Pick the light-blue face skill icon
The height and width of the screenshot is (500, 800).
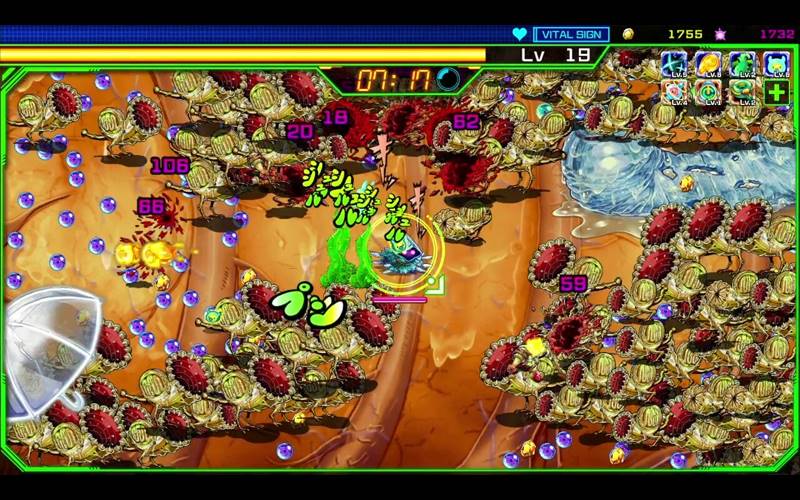point(776,64)
